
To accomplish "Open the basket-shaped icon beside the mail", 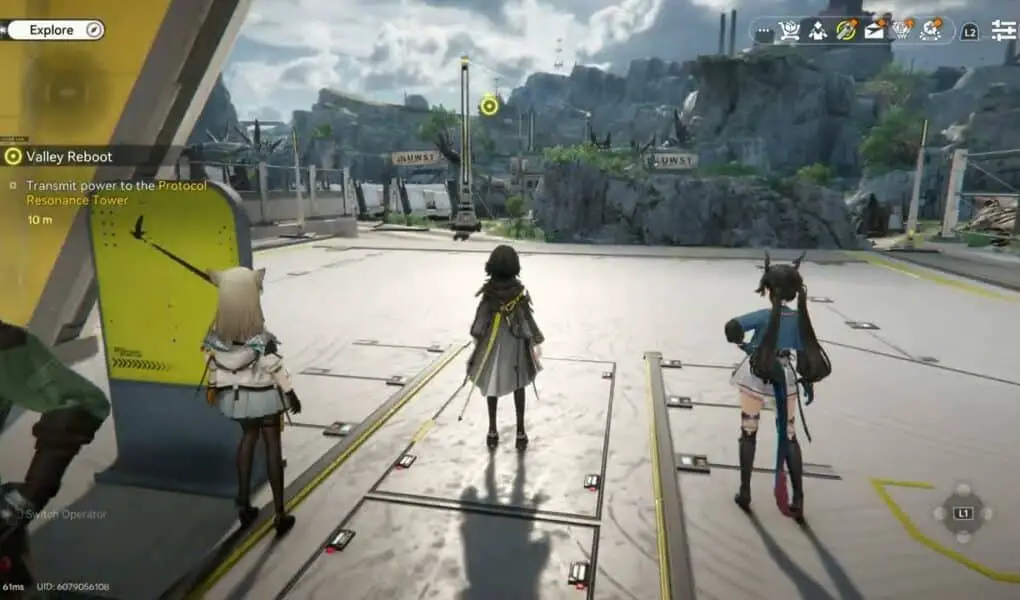I will tap(902, 31).
